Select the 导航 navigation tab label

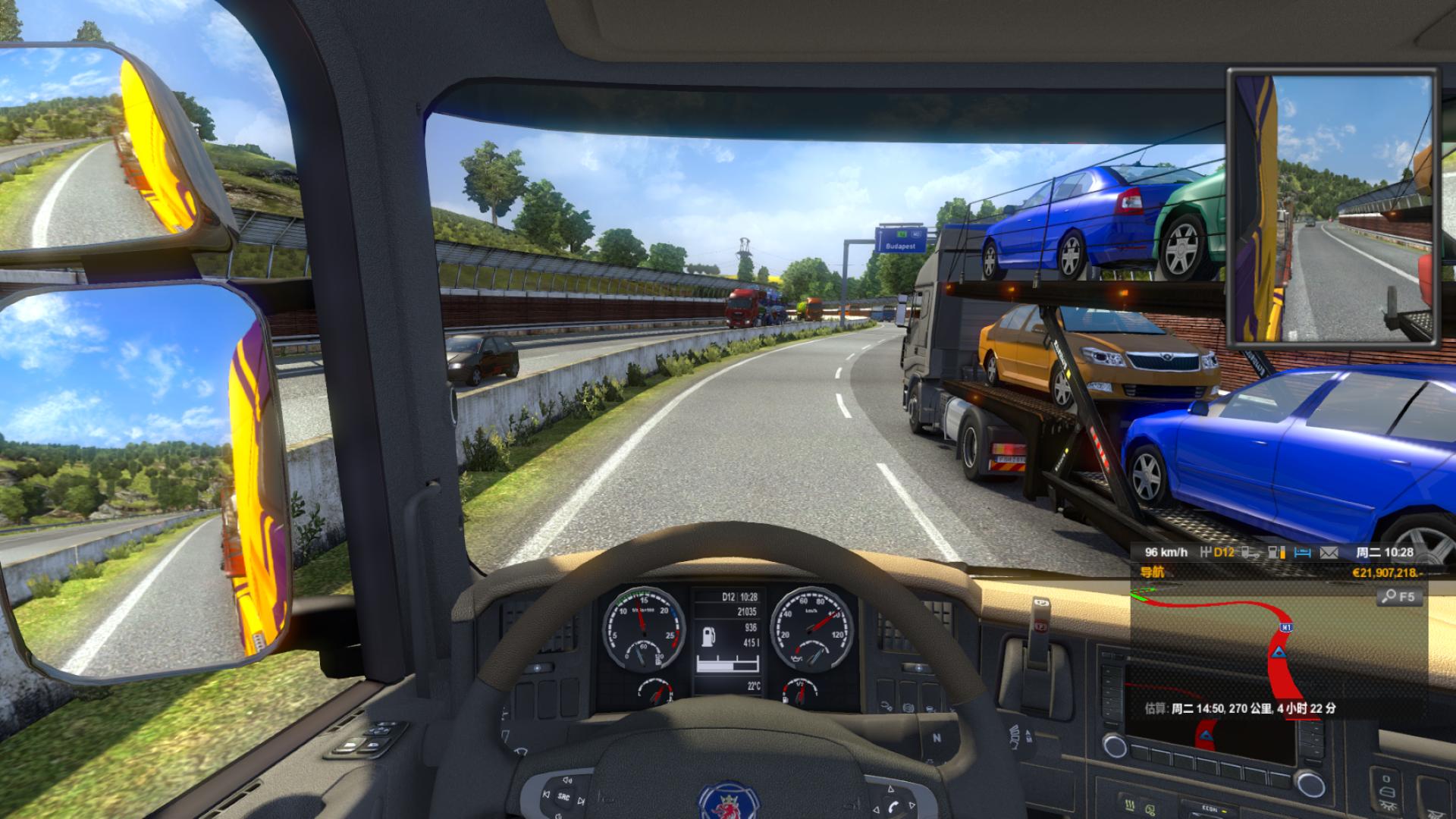point(1152,573)
